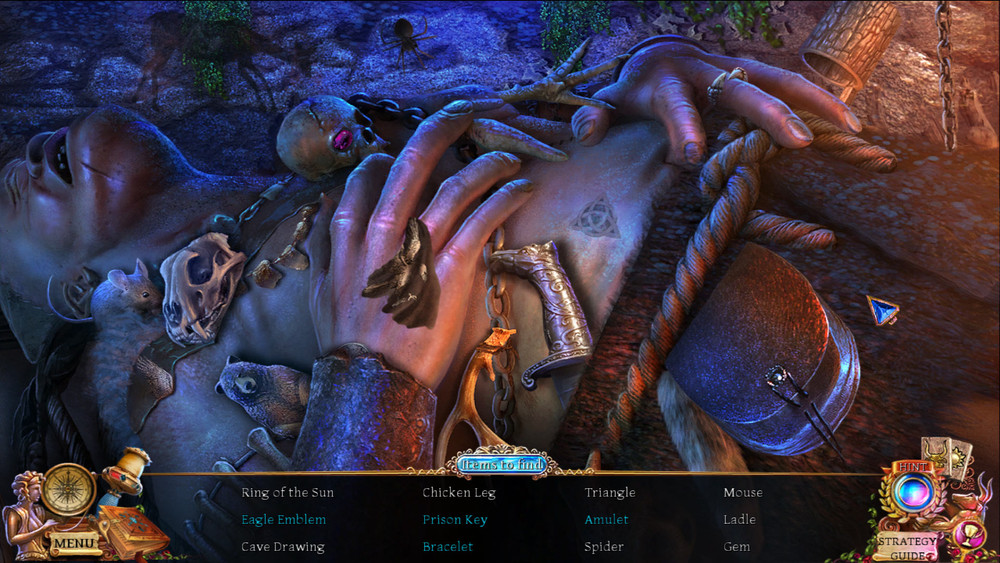Use the Hint orb

(912, 492)
